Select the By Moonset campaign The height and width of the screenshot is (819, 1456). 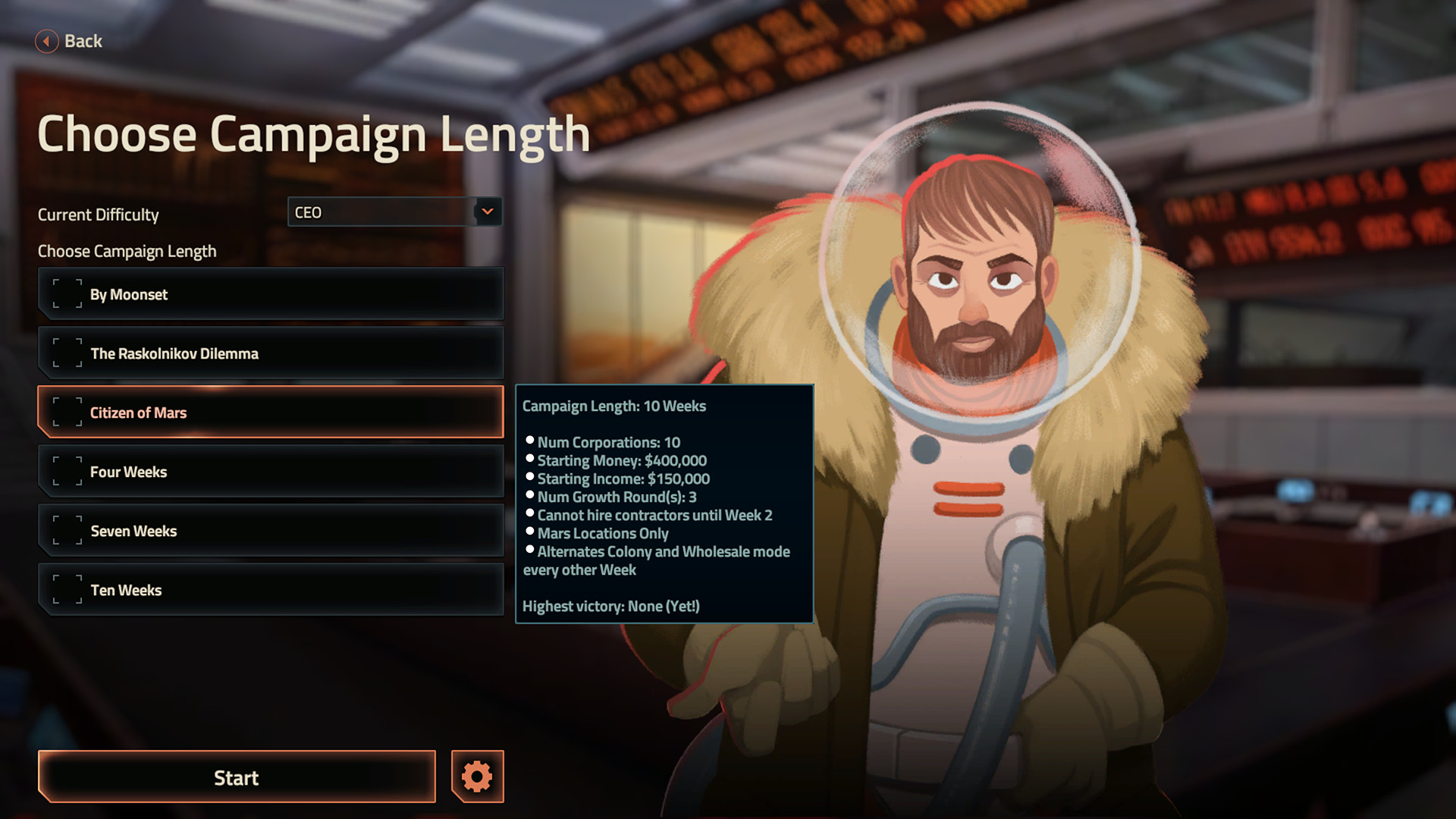click(x=270, y=293)
